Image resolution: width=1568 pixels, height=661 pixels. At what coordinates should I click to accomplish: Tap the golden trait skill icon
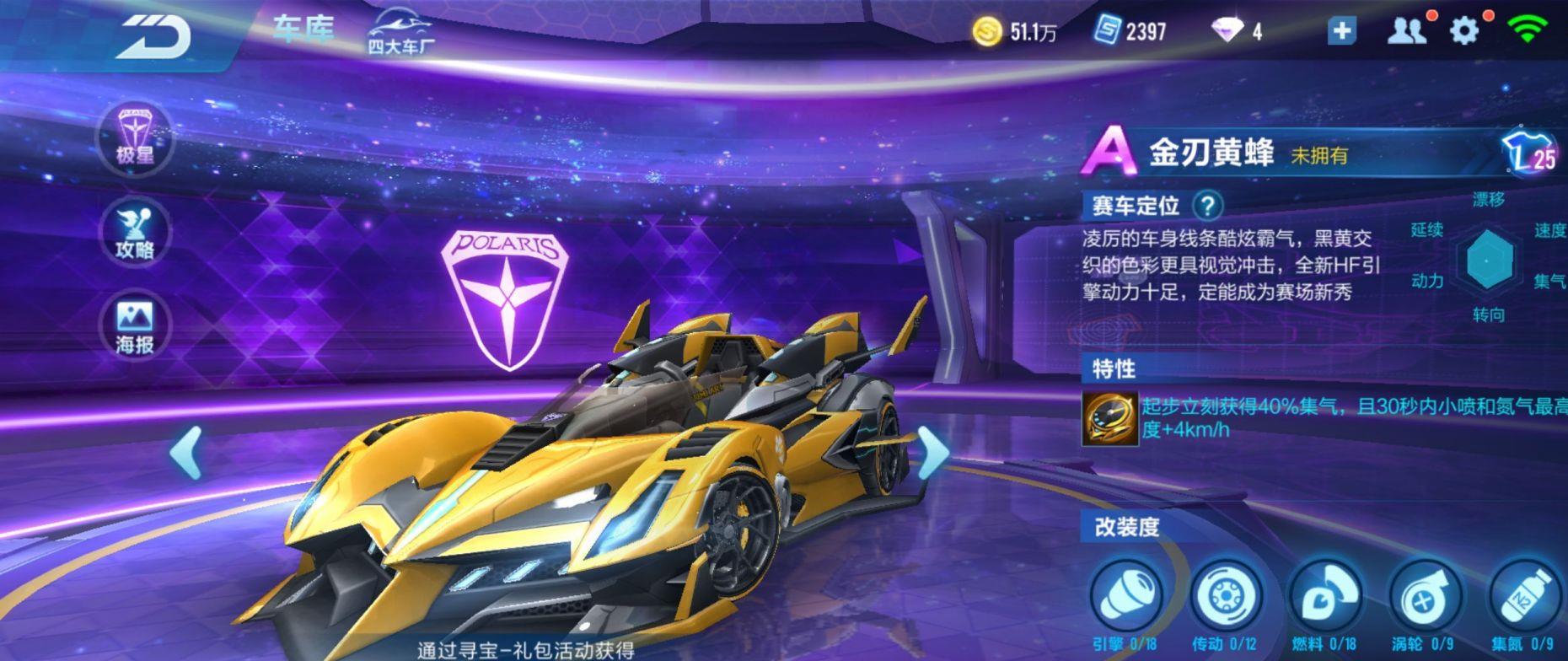pyautogui.click(x=1109, y=418)
